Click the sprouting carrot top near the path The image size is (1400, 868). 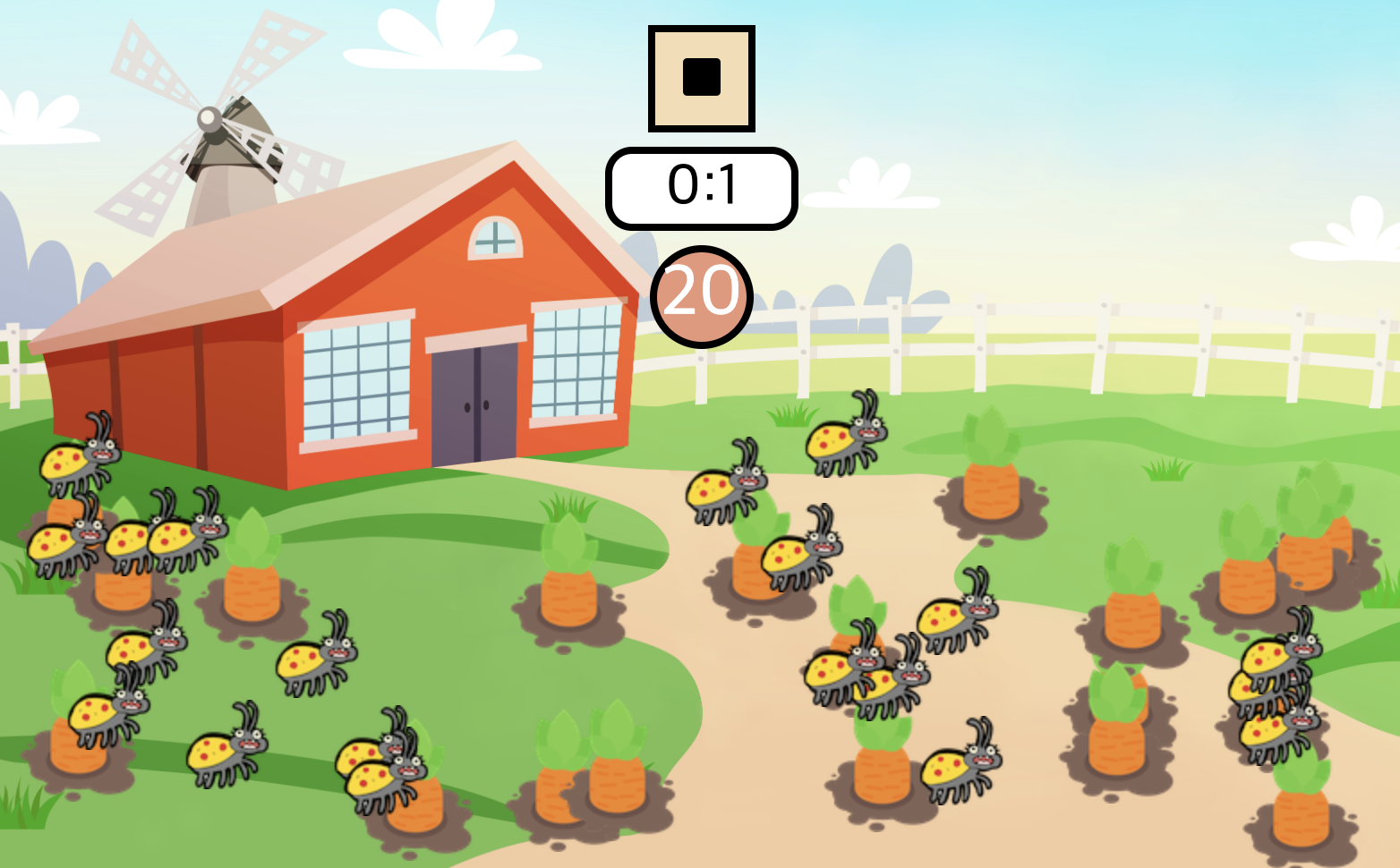coord(567,537)
